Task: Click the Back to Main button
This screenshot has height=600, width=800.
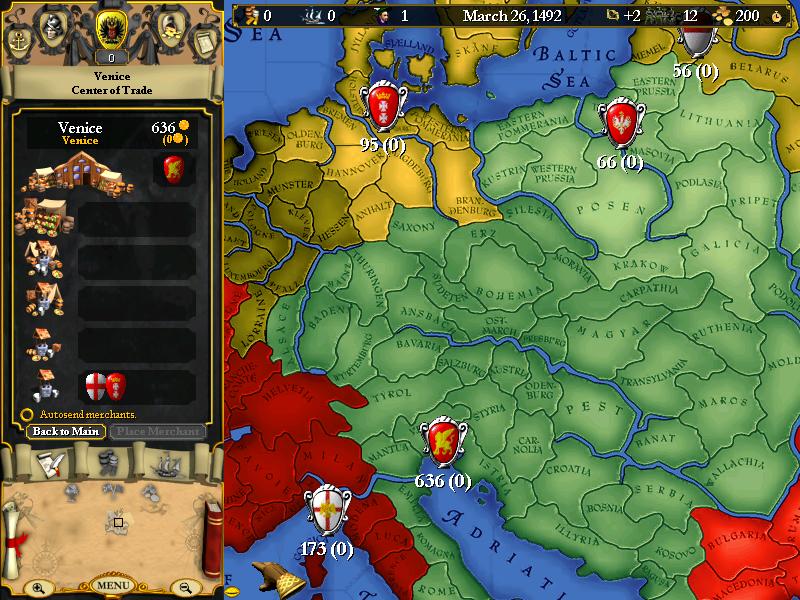Action: coord(66,431)
